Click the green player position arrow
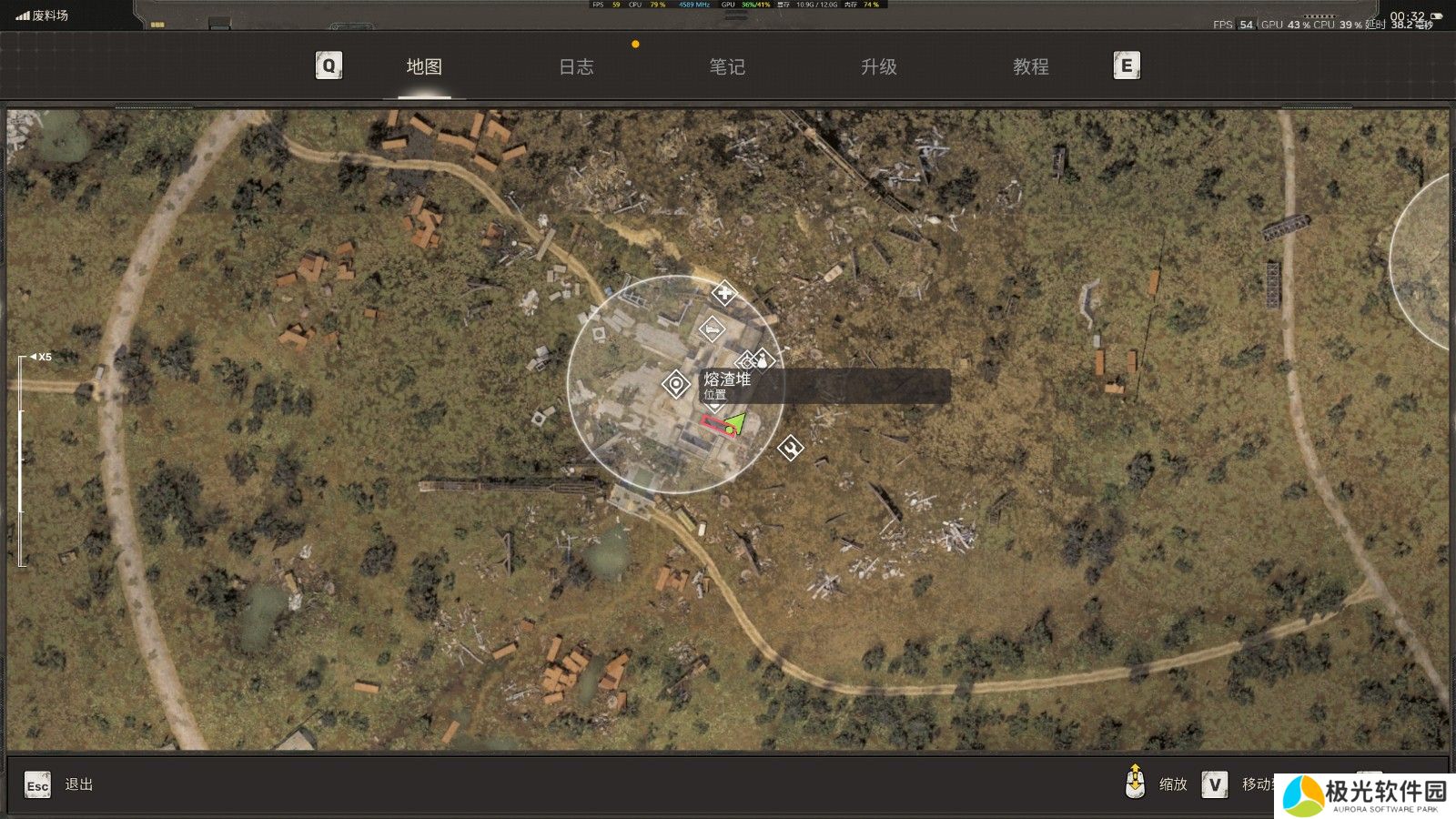 click(x=735, y=422)
